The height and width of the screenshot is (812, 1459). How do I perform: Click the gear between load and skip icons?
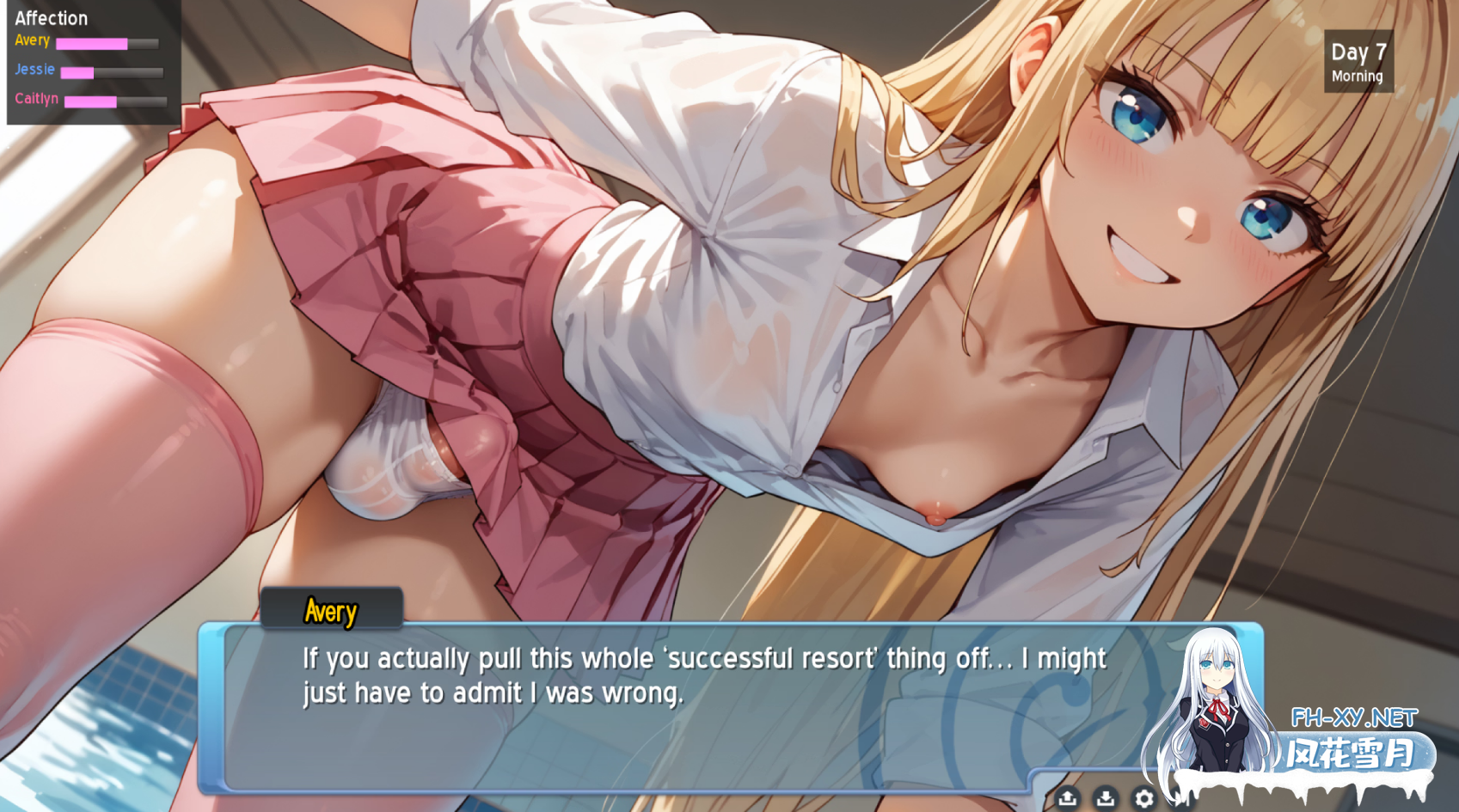[x=1144, y=798]
